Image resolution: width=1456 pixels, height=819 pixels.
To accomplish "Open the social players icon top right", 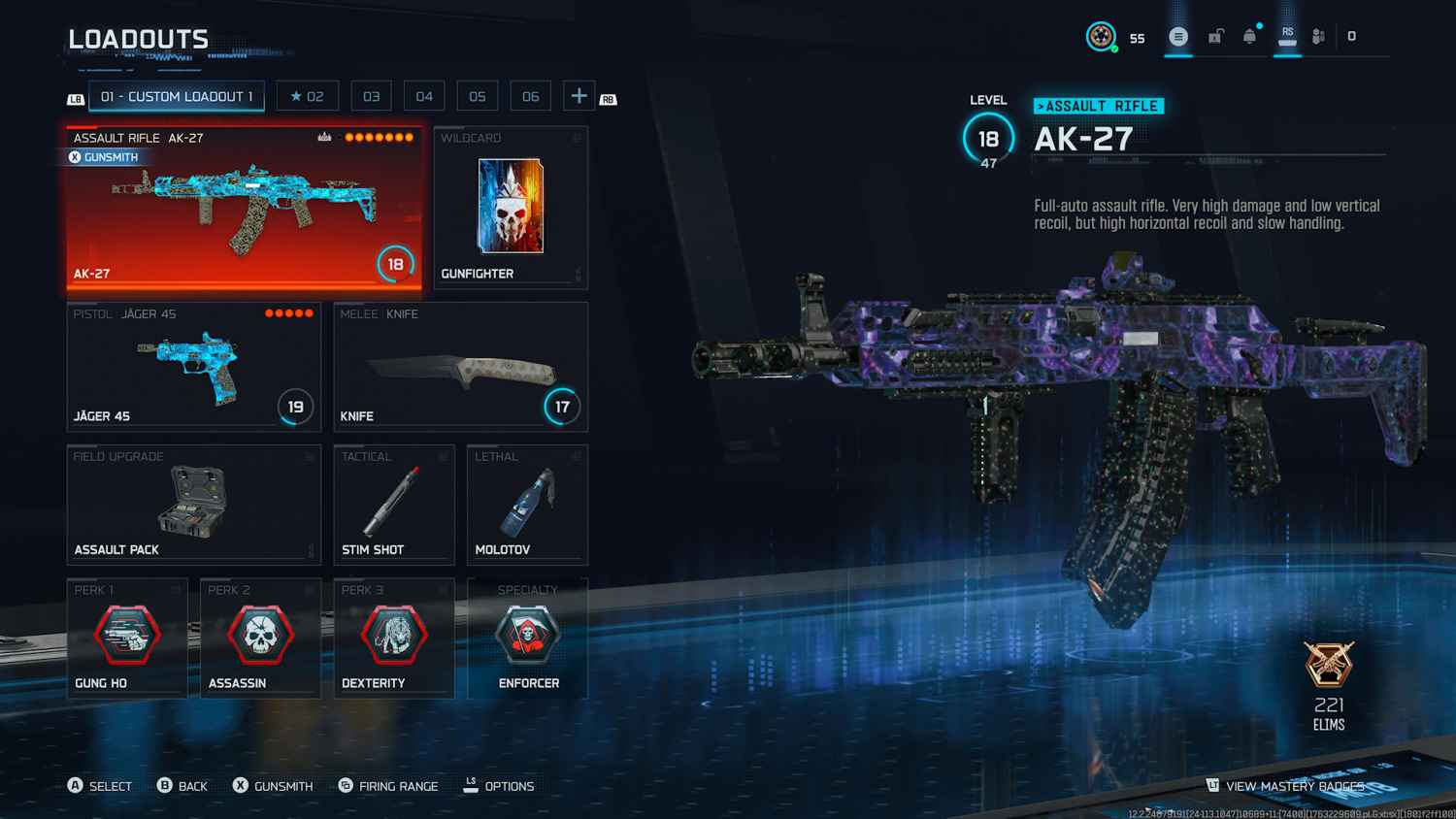I will point(1318,35).
